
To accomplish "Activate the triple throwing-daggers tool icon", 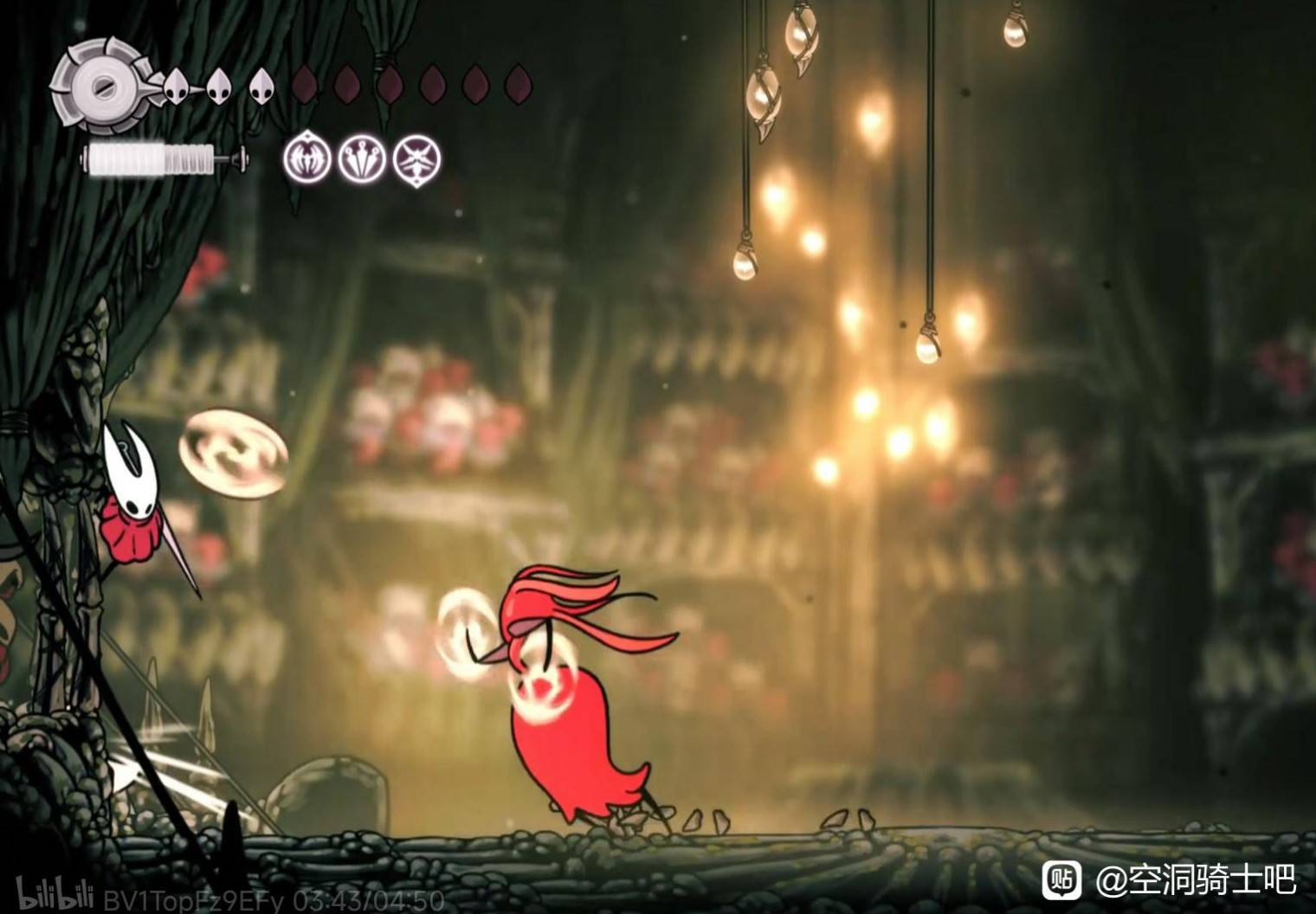I will pyautogui.click(x=362, y=159).
